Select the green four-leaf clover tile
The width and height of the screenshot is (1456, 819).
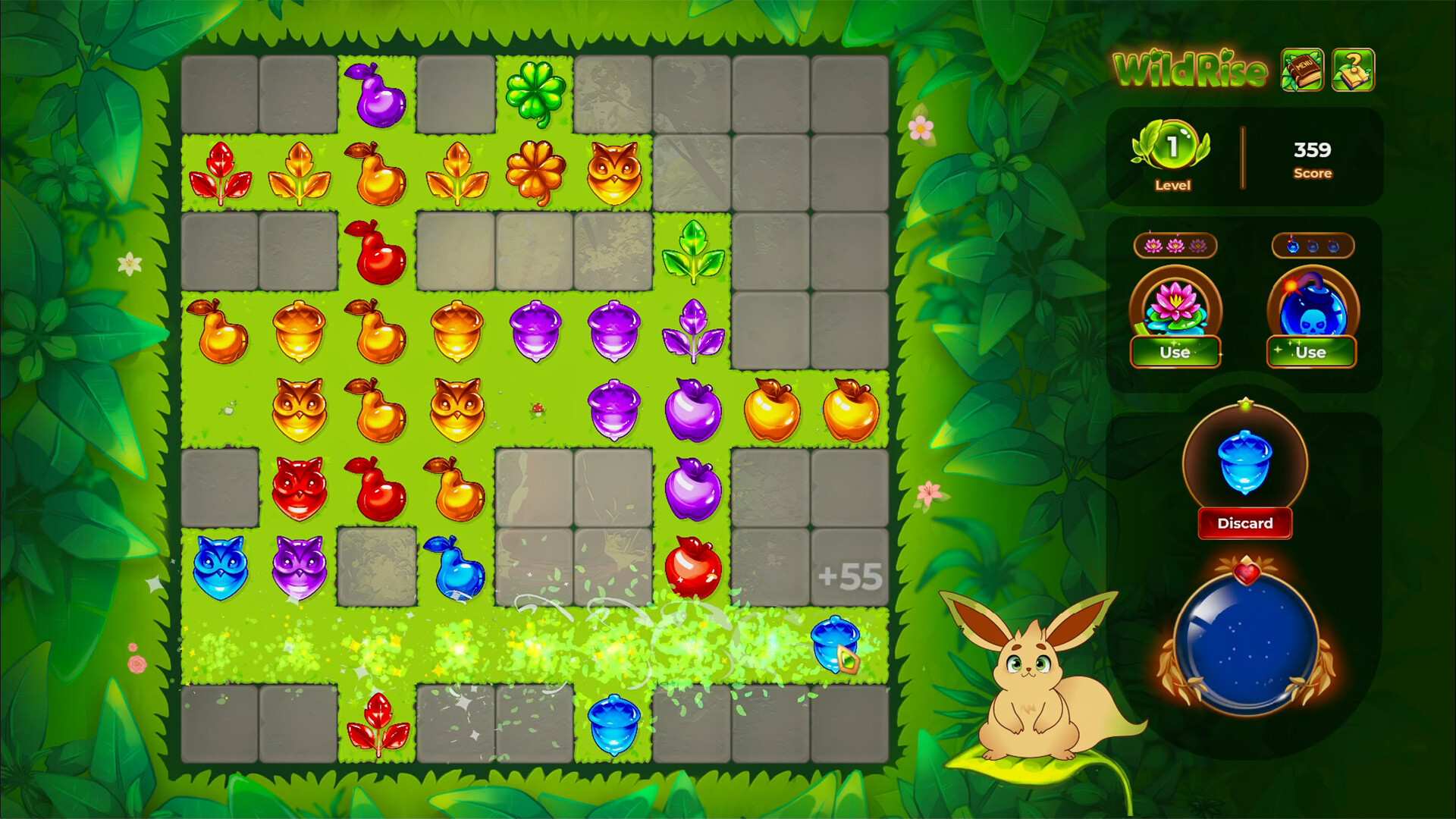[535, 94]
